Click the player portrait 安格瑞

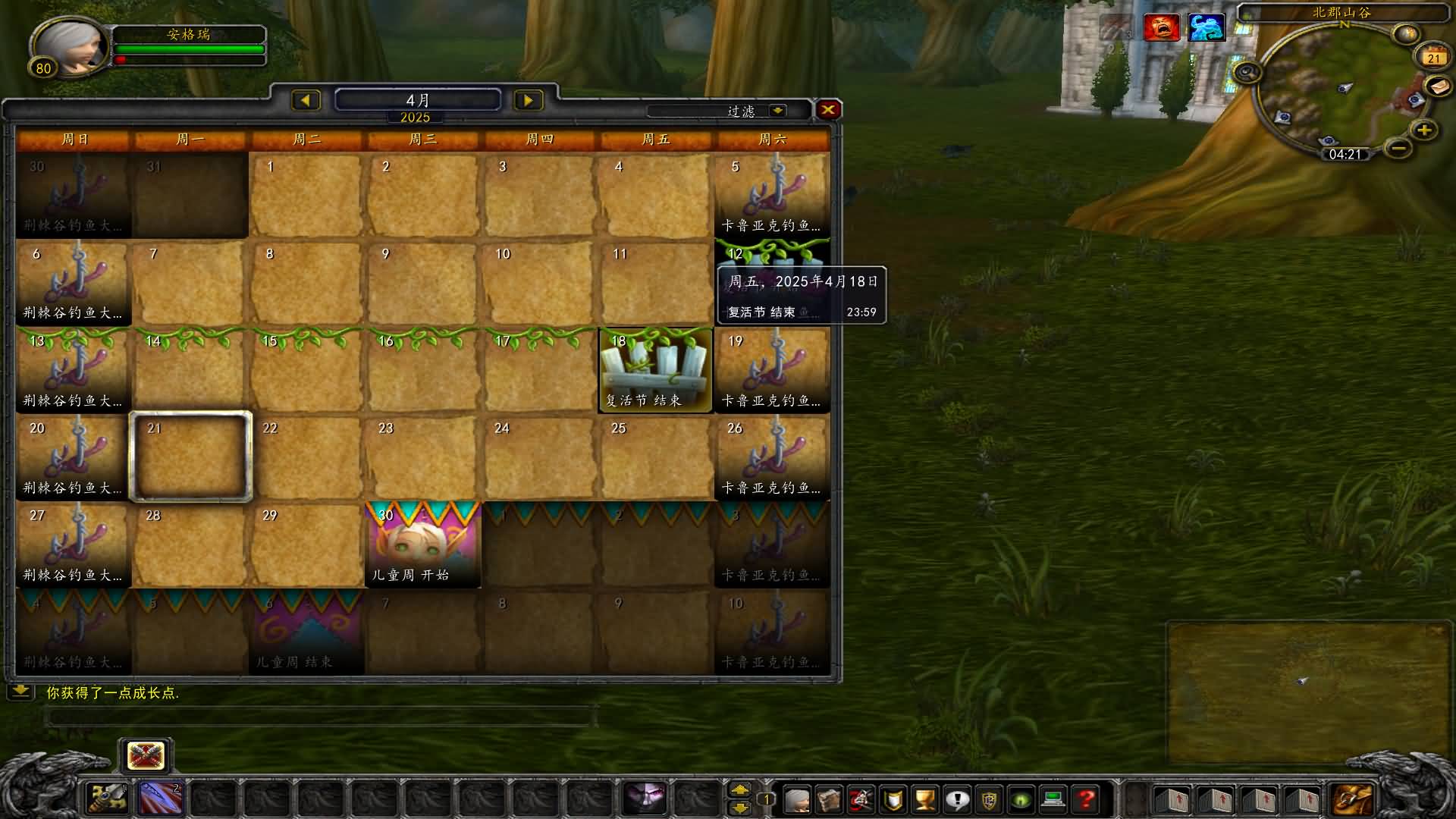(x=70, y=47)
